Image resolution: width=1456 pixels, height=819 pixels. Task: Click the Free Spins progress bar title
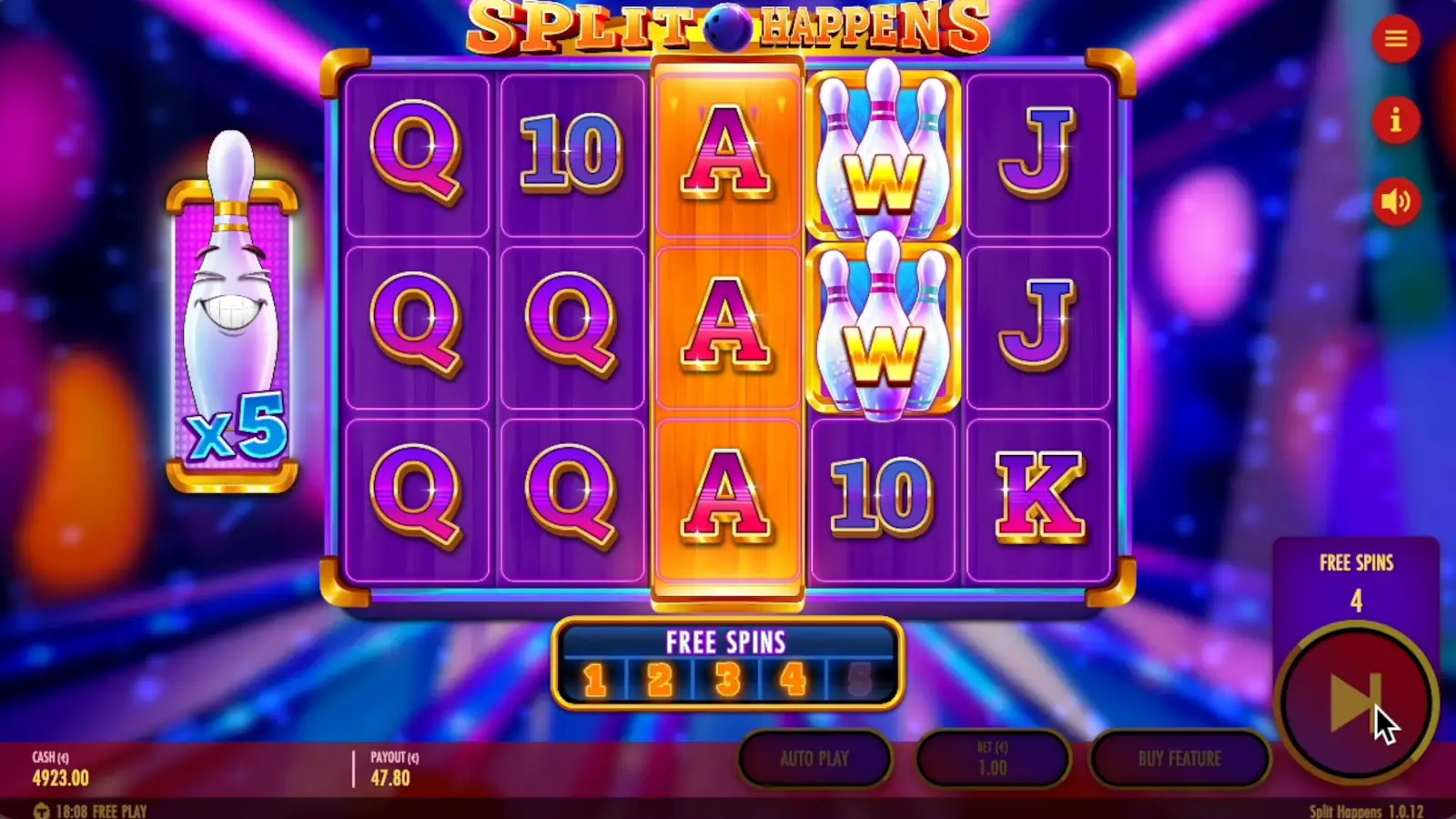[725, 642]
